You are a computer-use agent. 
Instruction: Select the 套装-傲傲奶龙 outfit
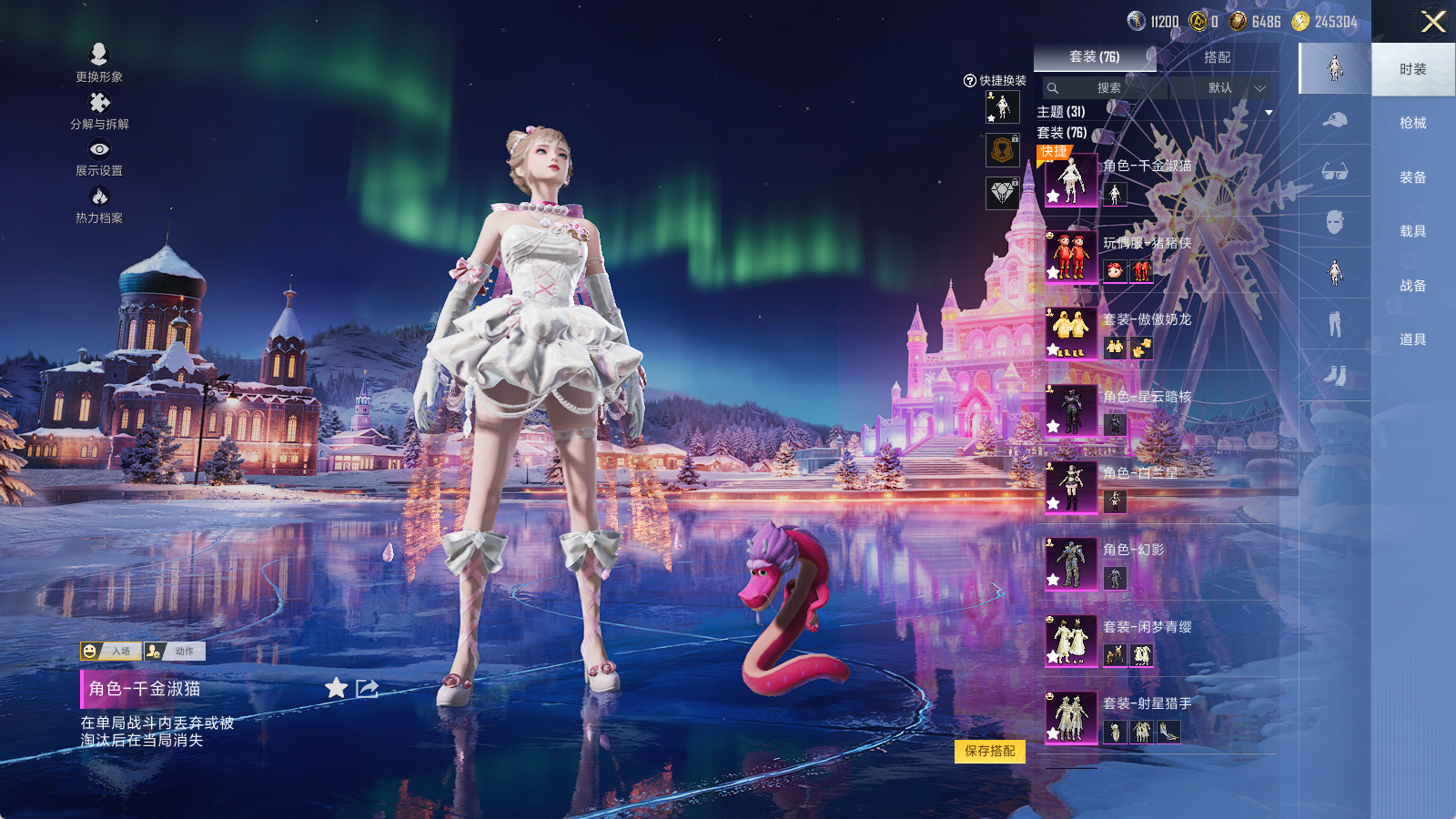coord(1071,333)
